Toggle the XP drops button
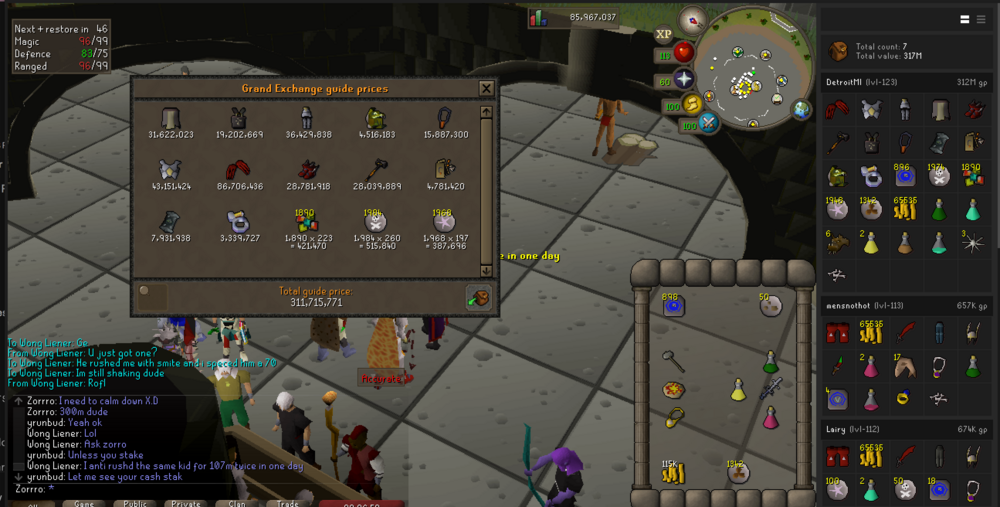Screen dimensions: 1000x507 (663, 32)
